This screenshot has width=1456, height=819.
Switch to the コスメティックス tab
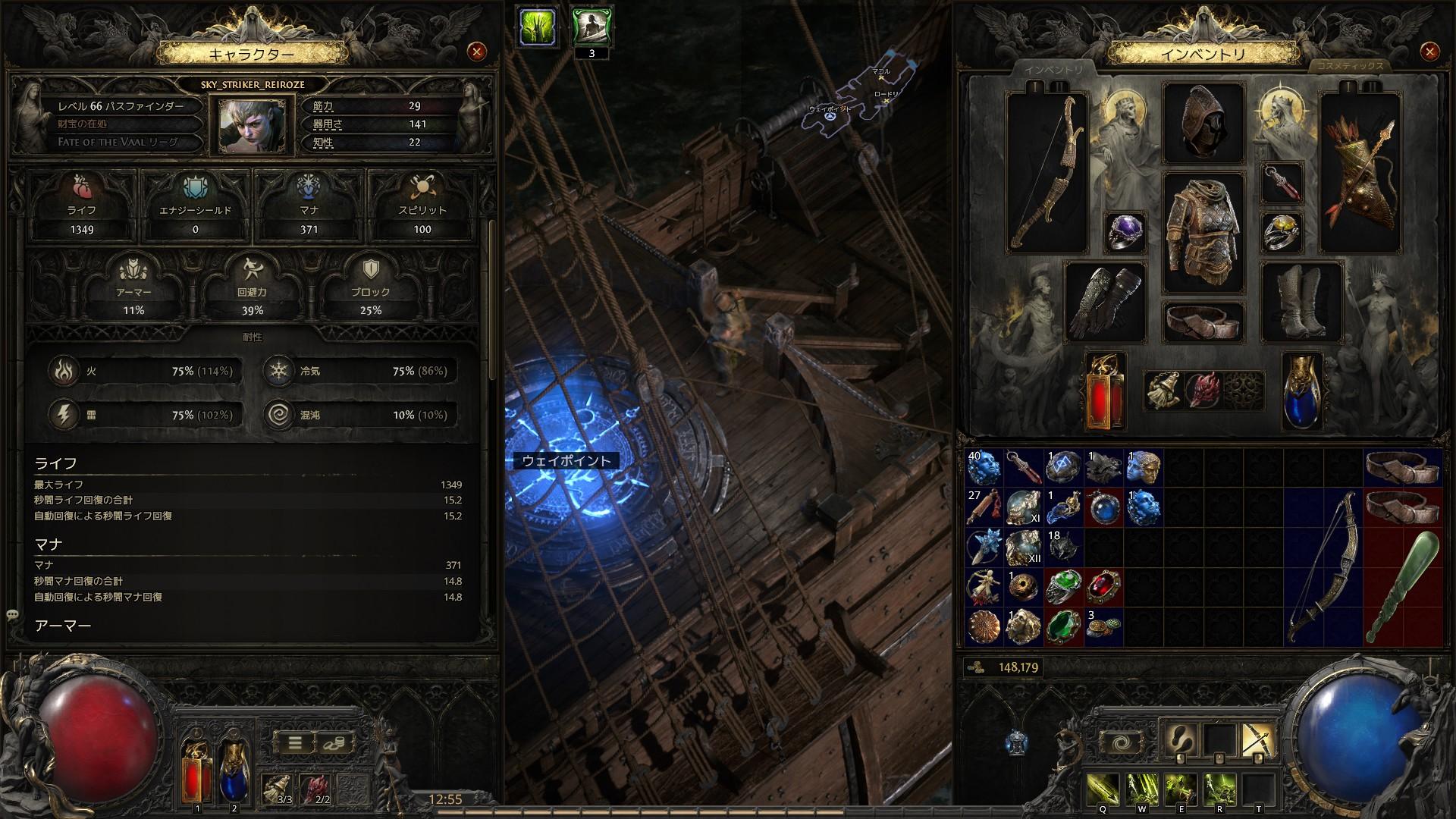1349,66
